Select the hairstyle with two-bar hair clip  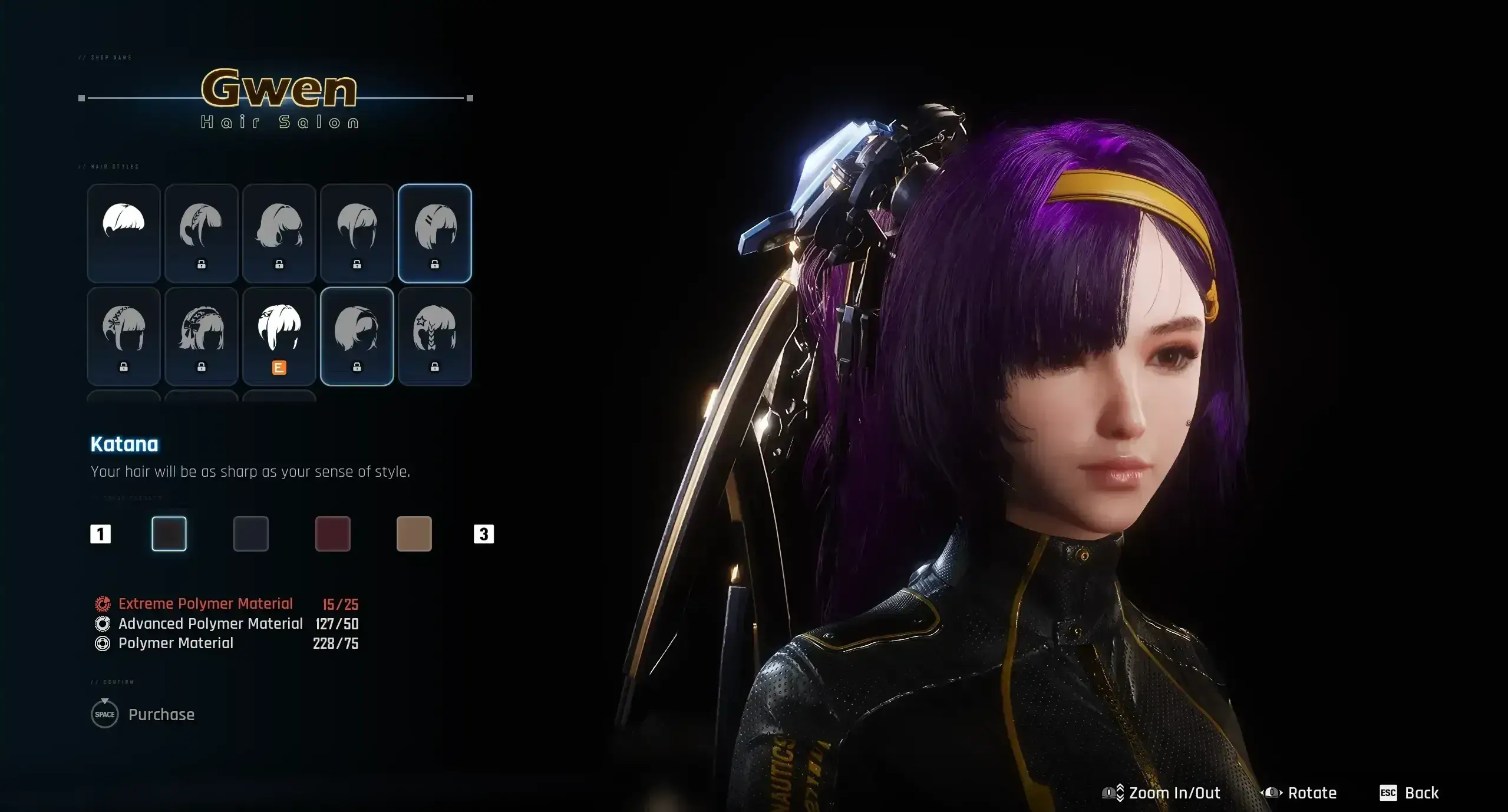[435, 233]
